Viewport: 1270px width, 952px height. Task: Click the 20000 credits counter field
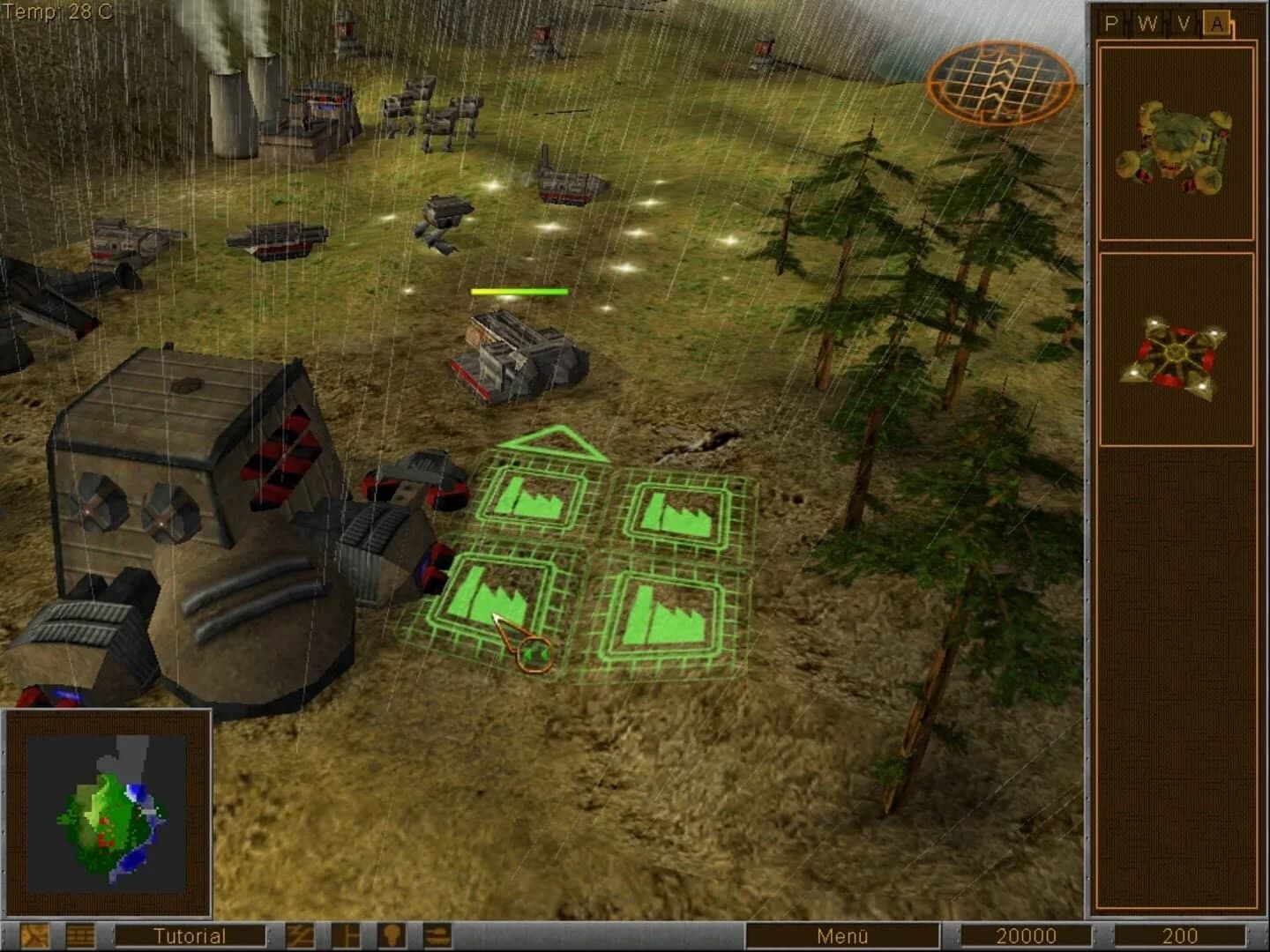1032,936
